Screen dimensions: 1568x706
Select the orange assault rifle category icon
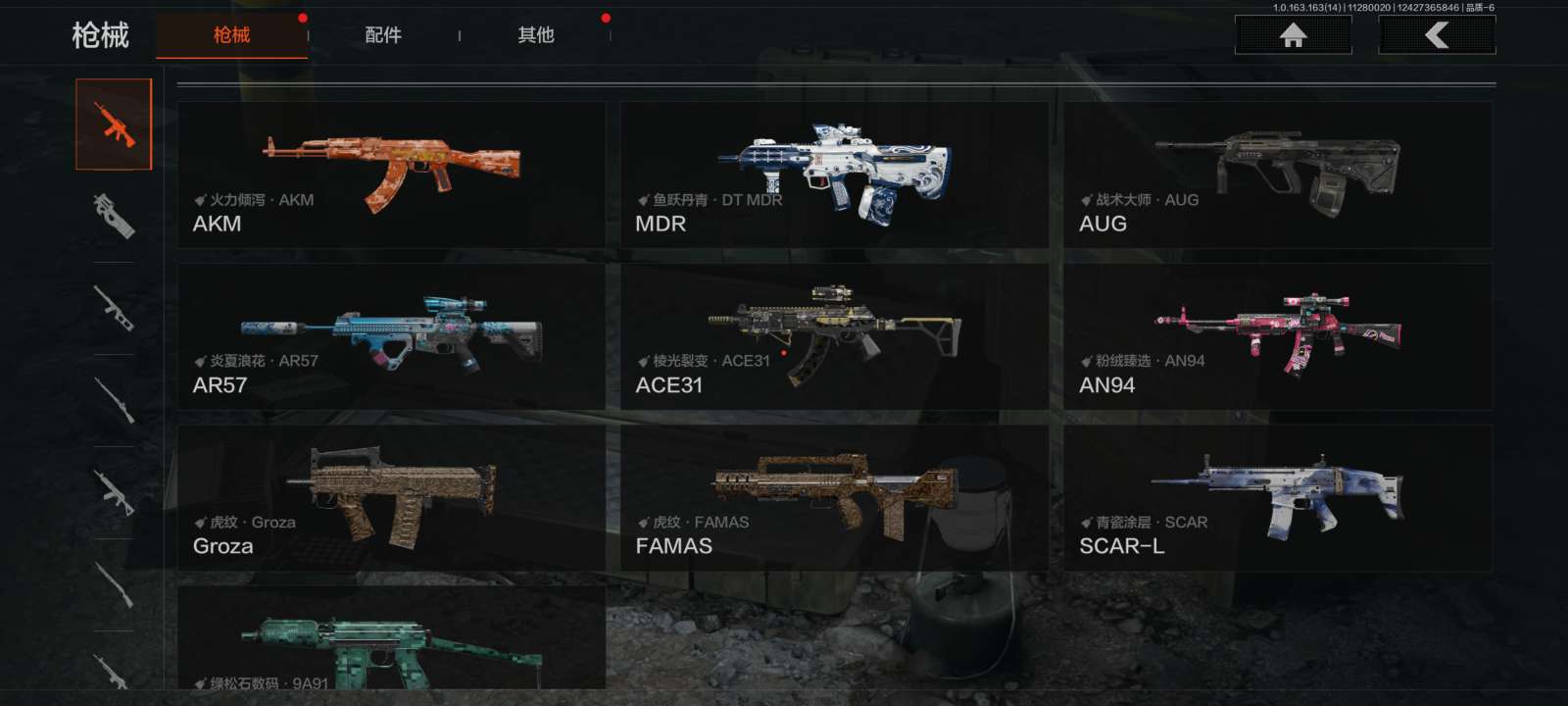[x=115, y=125]
